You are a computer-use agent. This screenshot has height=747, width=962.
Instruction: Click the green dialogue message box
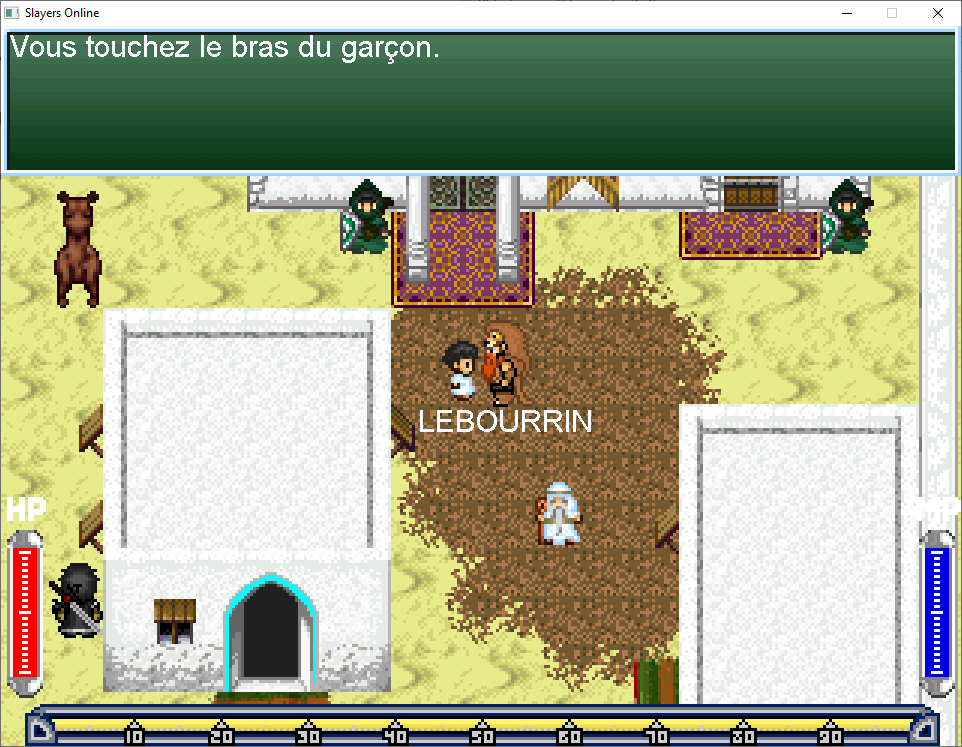(x=481, y=102)
